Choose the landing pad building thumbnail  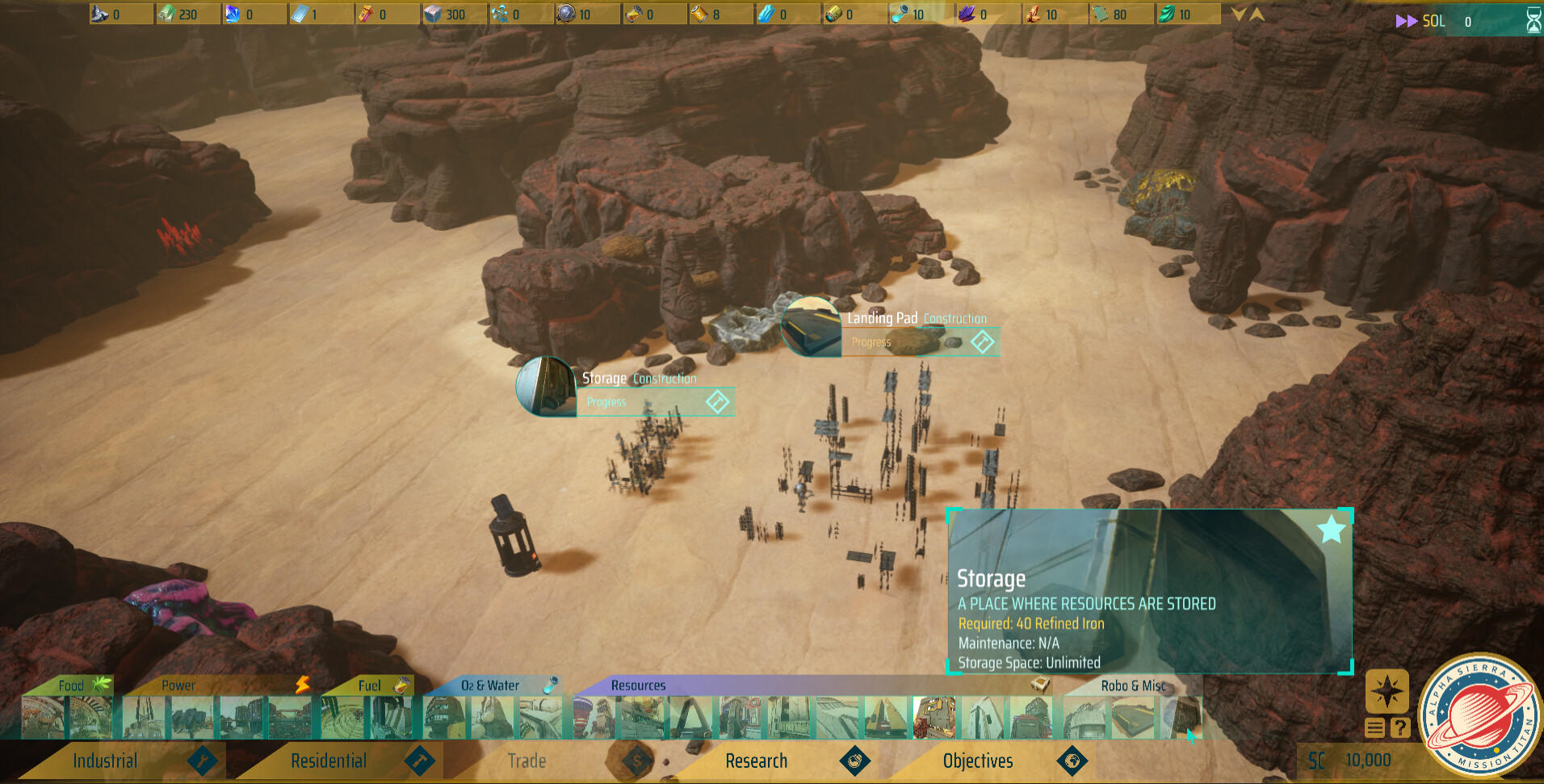[x=1133, y=718]
